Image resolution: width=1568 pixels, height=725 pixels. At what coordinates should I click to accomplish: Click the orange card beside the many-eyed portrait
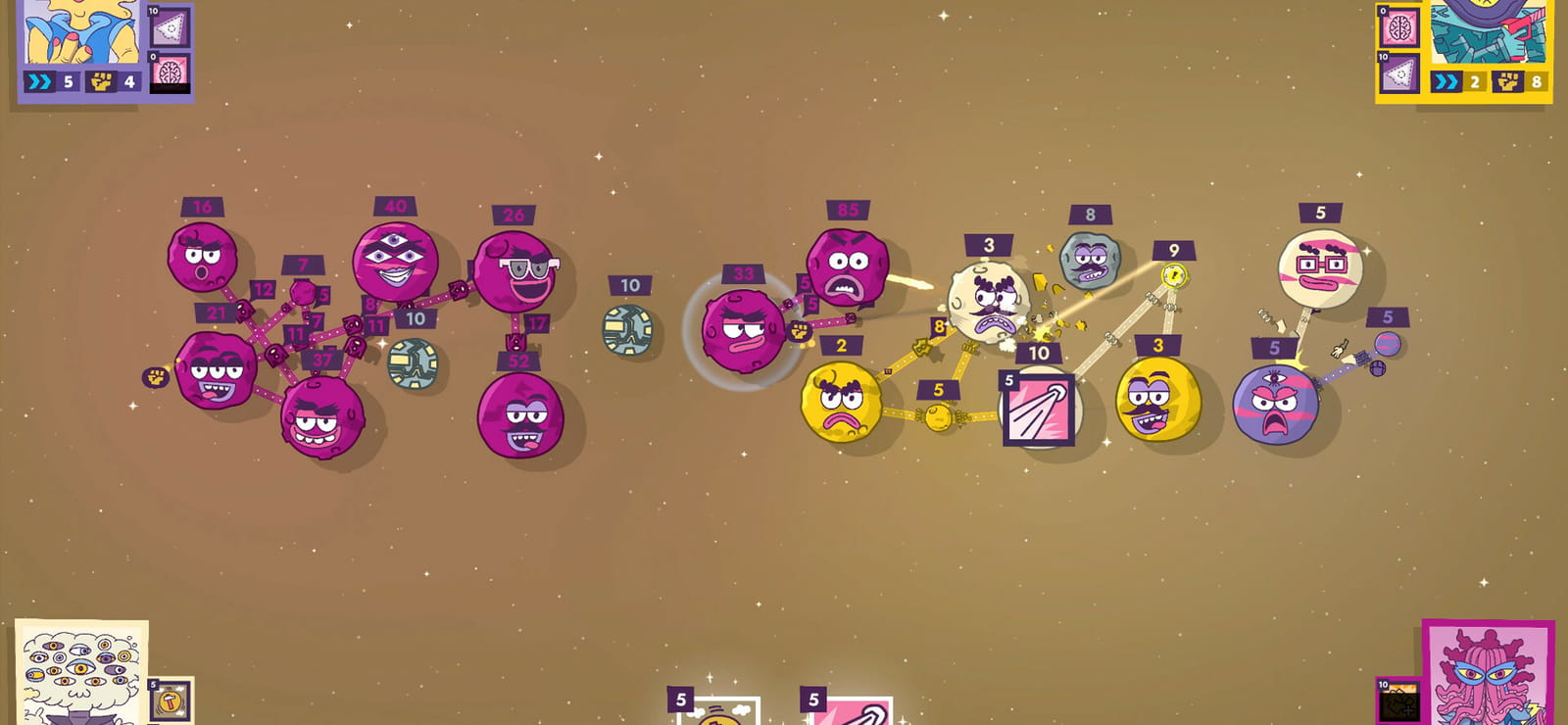point(171,700)
